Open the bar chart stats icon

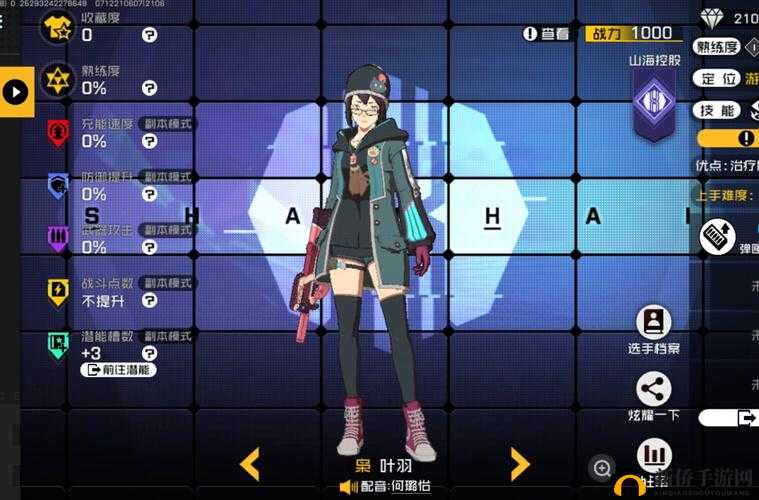click(654, 456)
